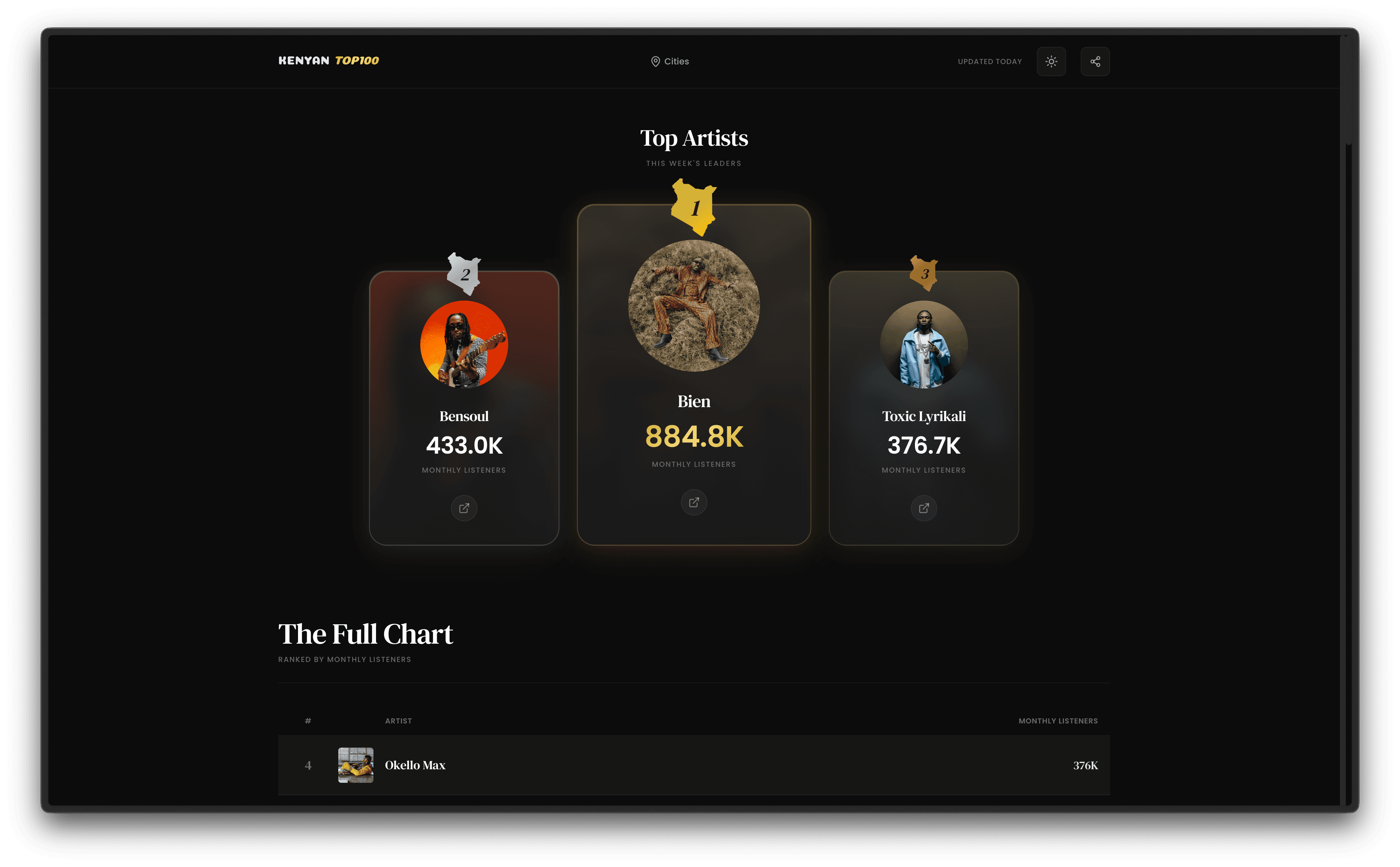Open the Cities navigation menu

(677, 62)
